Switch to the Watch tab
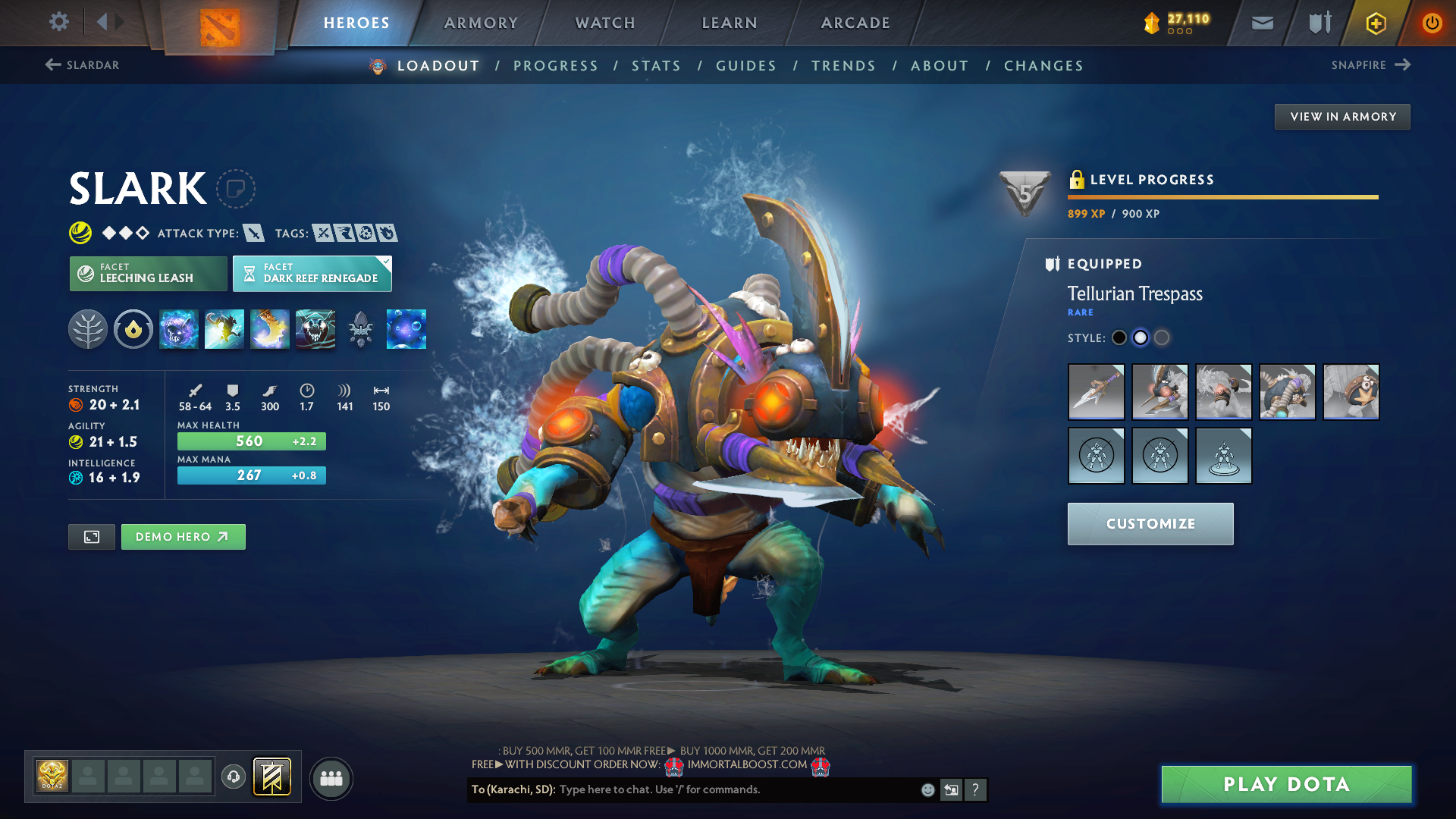1456x819 pixels. tap(605, 23)
